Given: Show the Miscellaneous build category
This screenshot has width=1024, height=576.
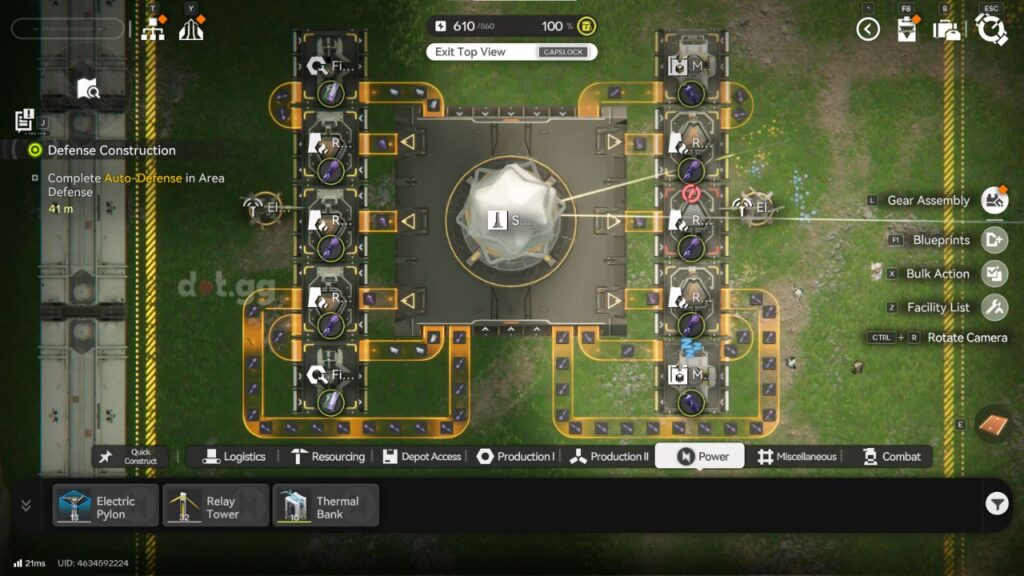Looking at the screenshot, I should click(797, 457).
